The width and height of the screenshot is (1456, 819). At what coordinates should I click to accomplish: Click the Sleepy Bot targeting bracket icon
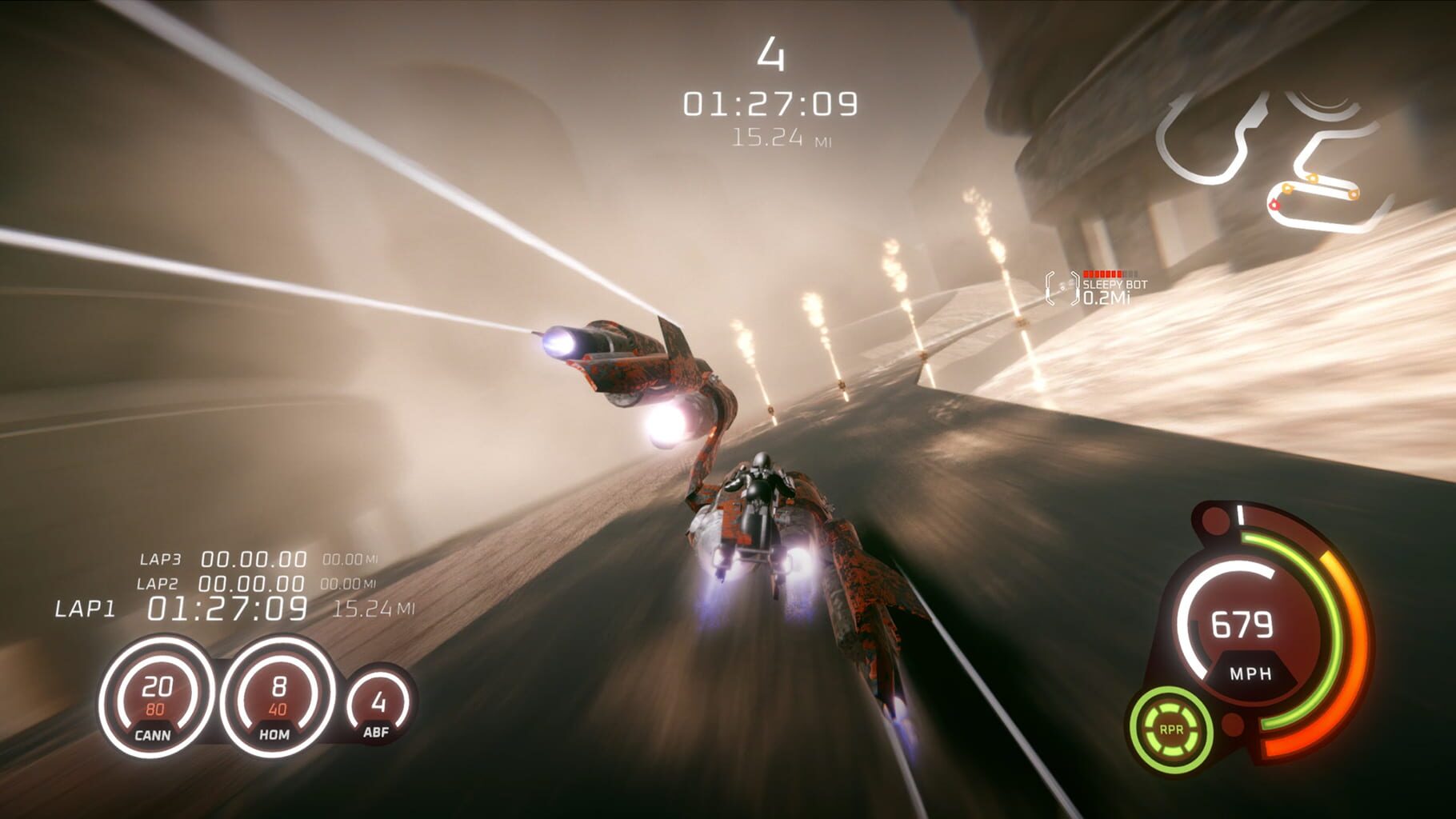[x=1060, y=290]
